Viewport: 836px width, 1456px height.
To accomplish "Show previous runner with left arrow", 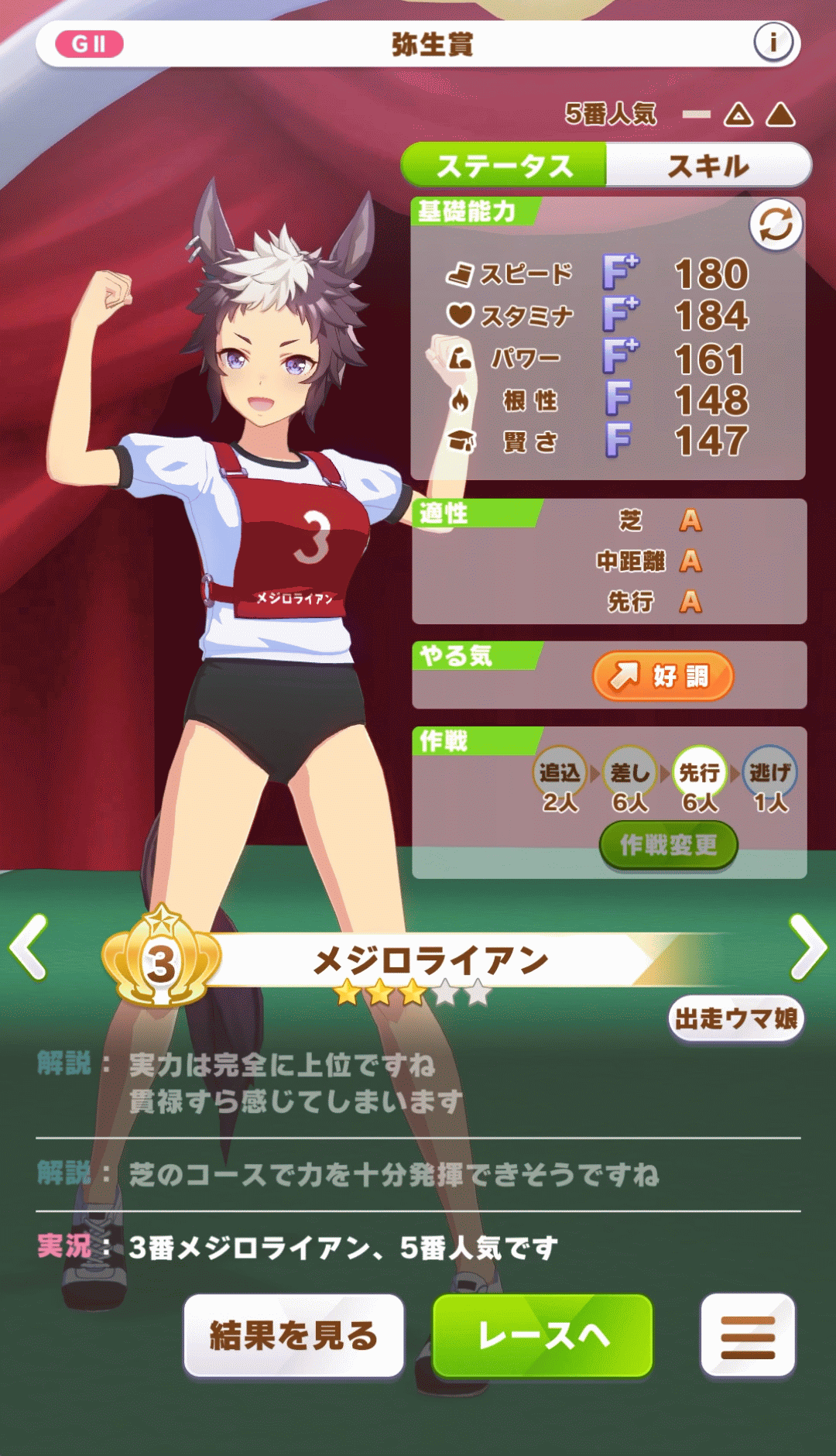I will (x=29, y=946).
